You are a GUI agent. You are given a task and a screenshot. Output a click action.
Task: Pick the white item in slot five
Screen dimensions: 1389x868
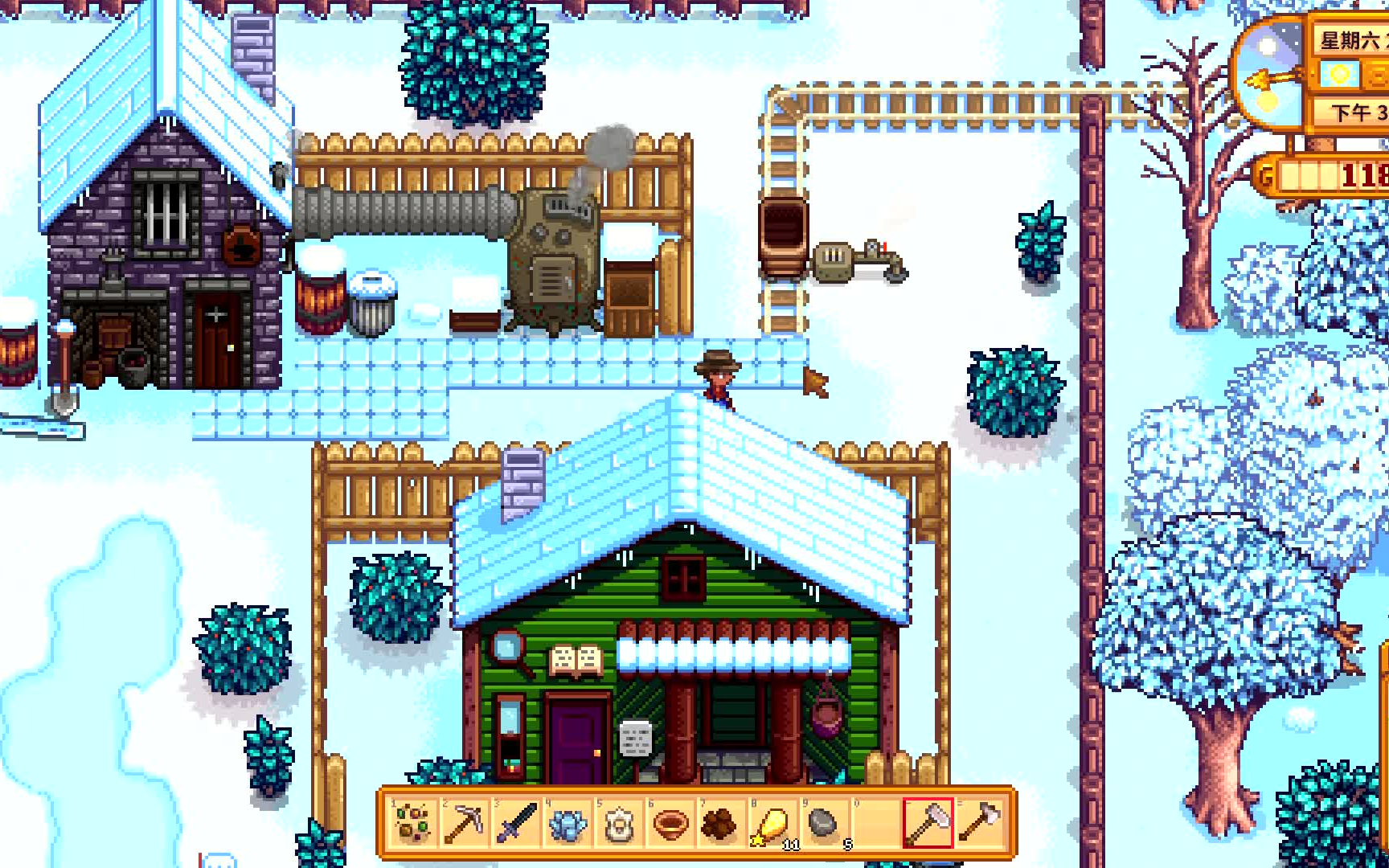point(619,823)
